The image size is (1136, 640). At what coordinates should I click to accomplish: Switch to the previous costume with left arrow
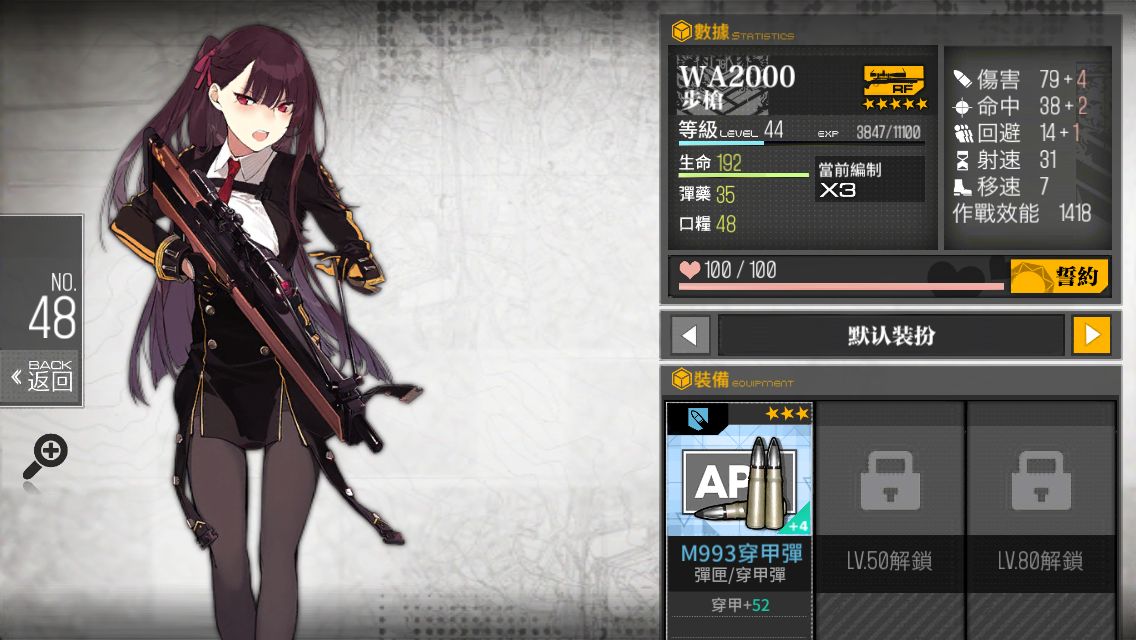coord(690,335)
